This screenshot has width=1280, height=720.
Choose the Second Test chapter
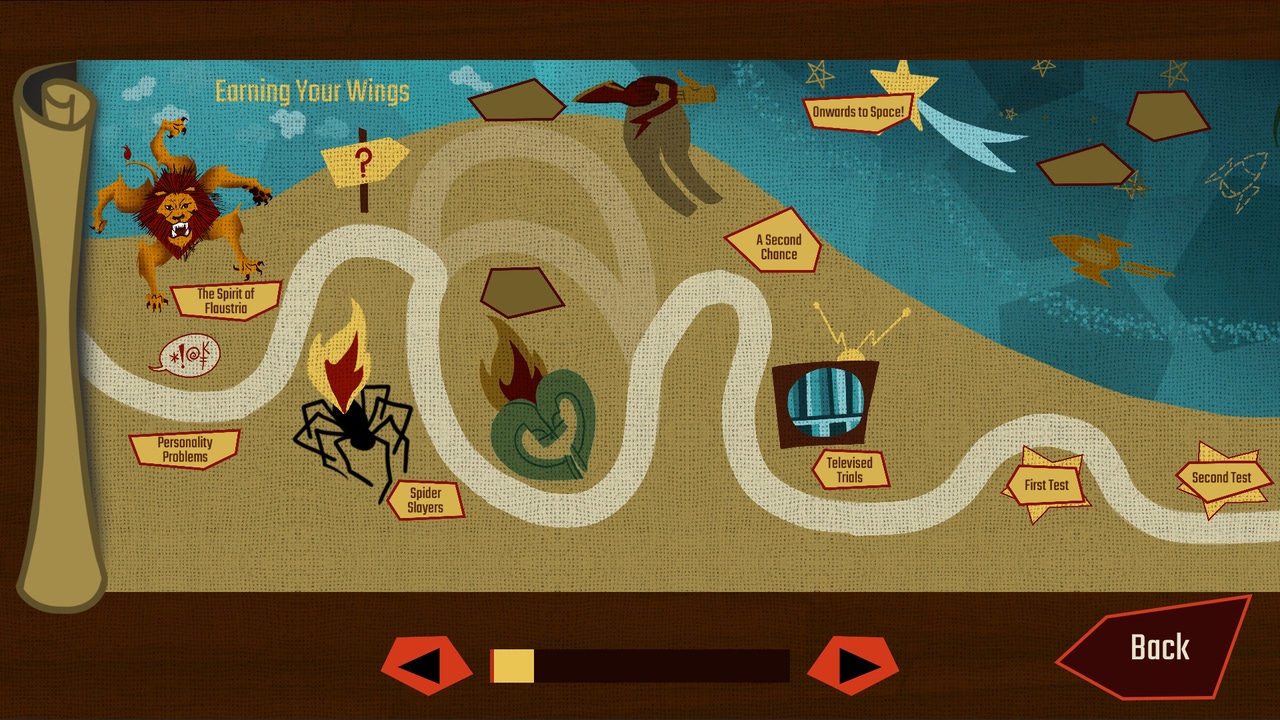[x=1221, y=478]
